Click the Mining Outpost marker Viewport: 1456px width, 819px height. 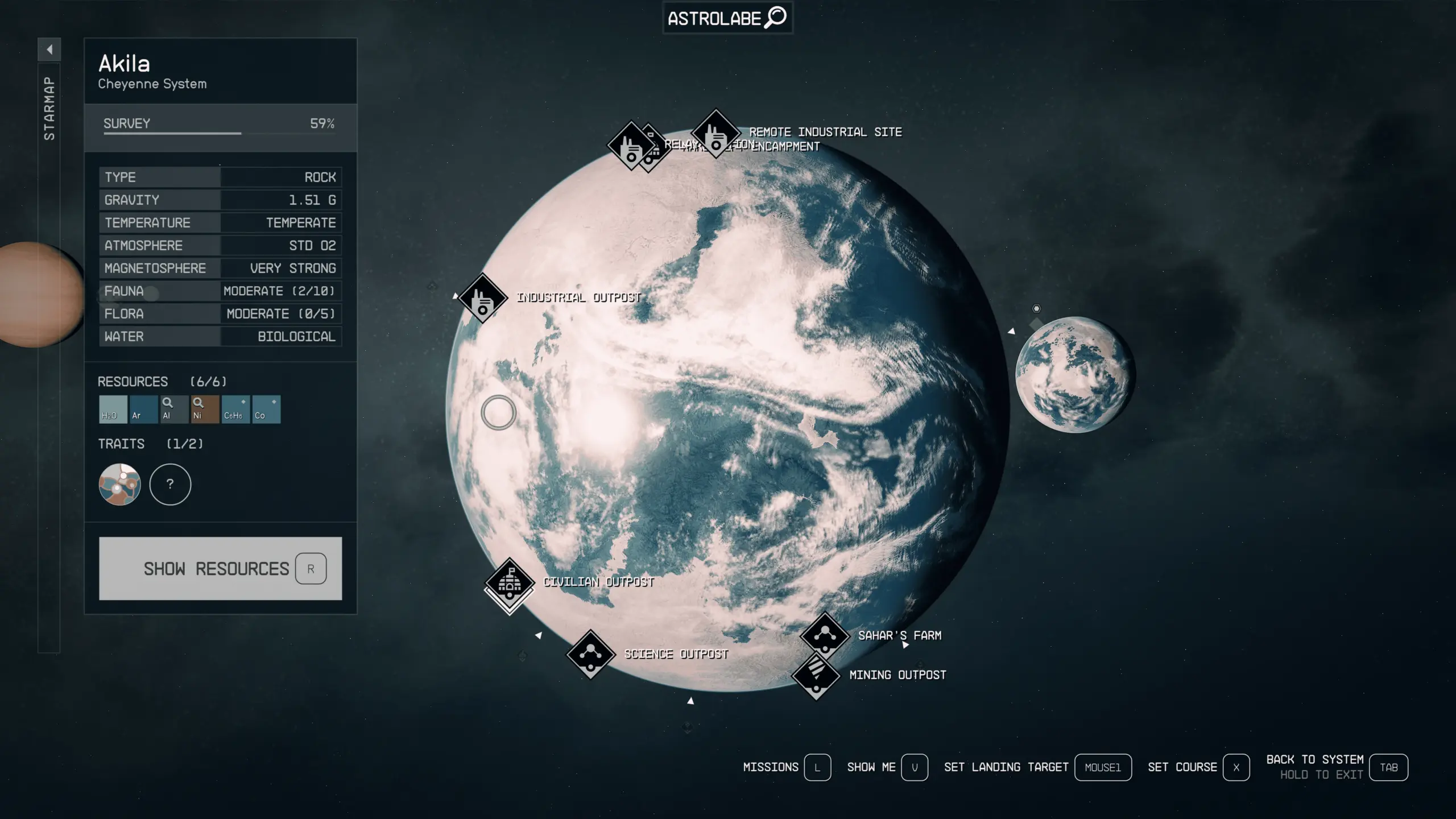pyautogui.click(x=816, y=675)
